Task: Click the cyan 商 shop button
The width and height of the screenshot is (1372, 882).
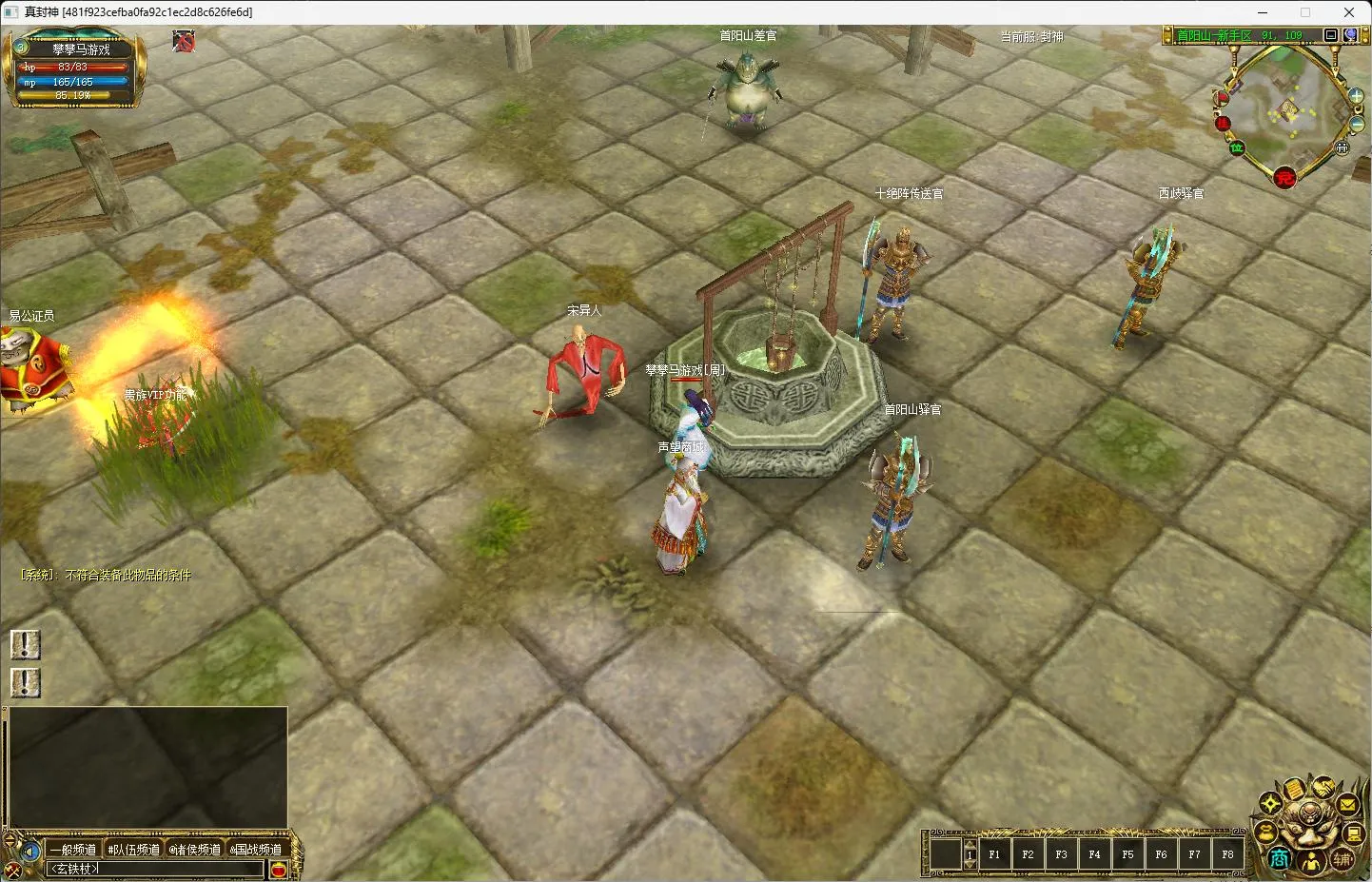Action: [x=1280, y=859]
